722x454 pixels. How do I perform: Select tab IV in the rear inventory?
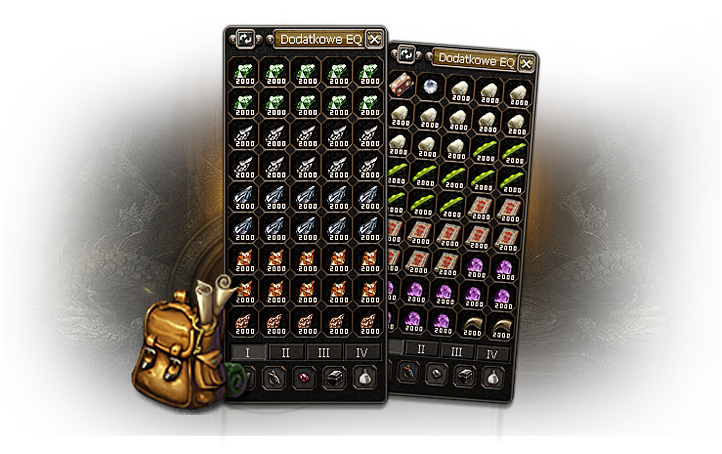[x=491, y=354]
